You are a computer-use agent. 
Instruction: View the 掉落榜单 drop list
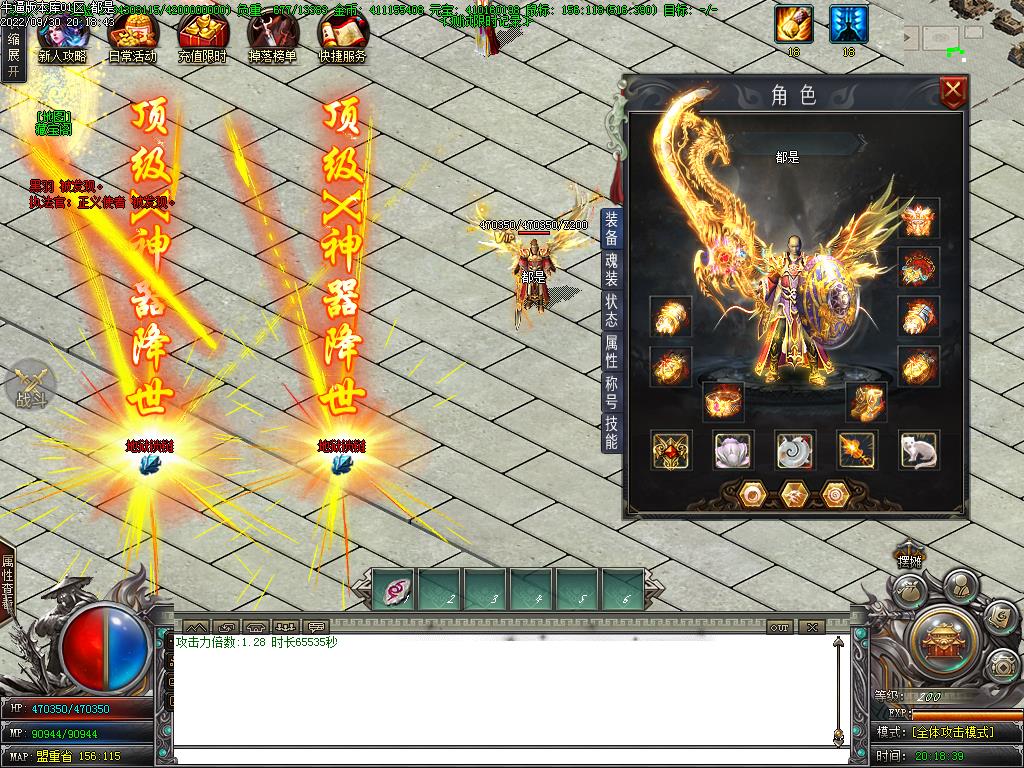click(x=272, y=41)
